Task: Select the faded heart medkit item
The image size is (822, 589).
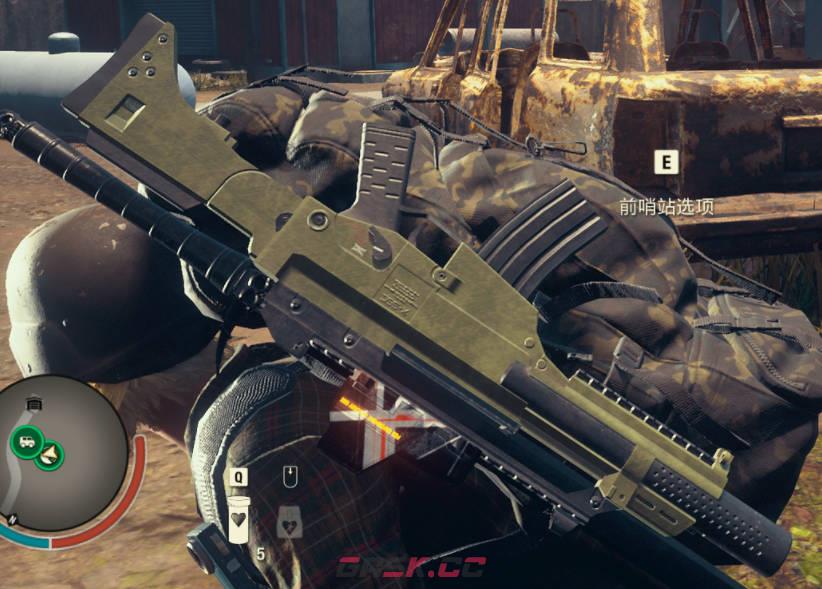Action: click(x=289, y=522)
